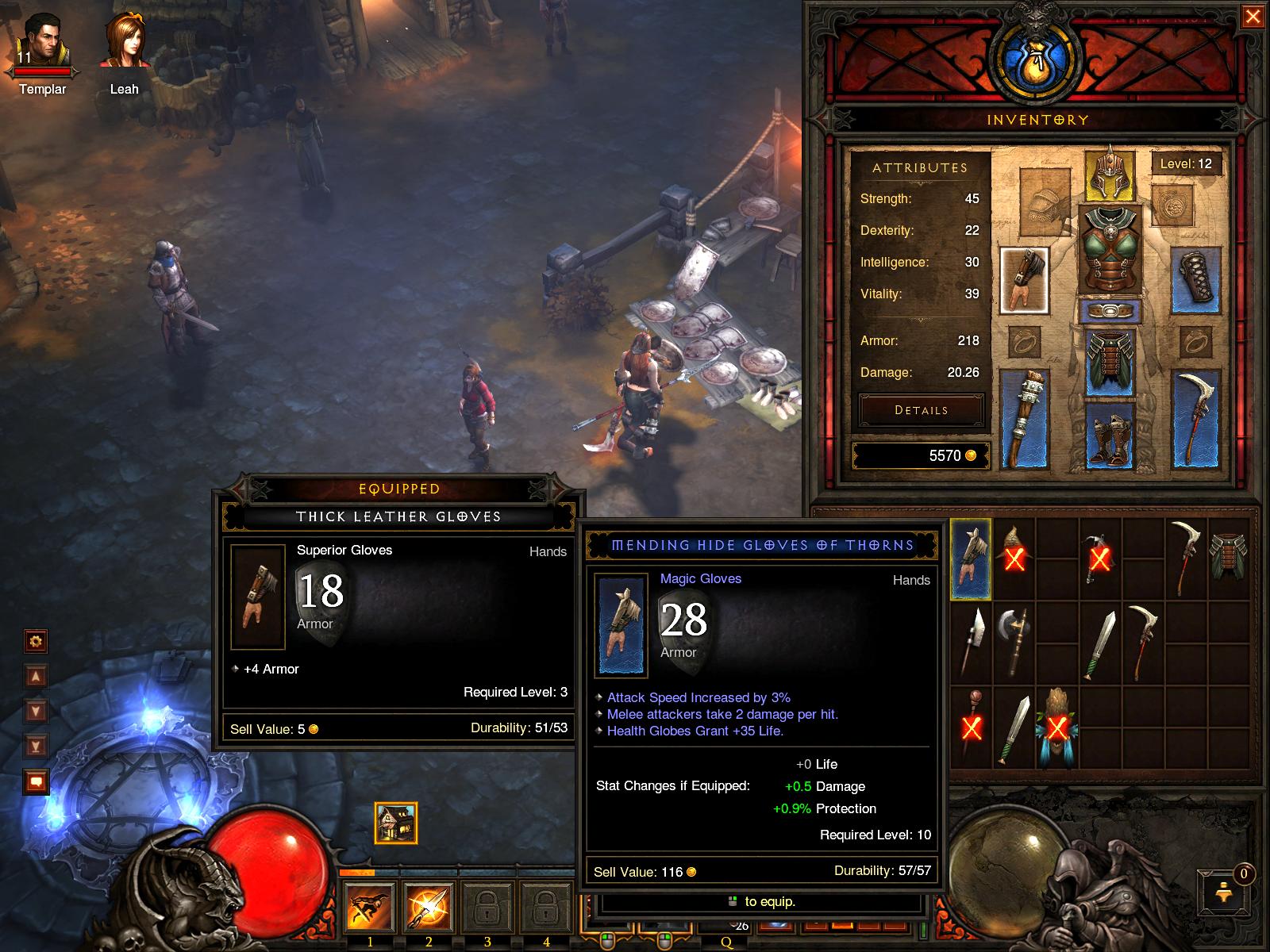Select the equipped belt slot
The width and height of the screenshot is (1270, 952).
(1110, 310)
